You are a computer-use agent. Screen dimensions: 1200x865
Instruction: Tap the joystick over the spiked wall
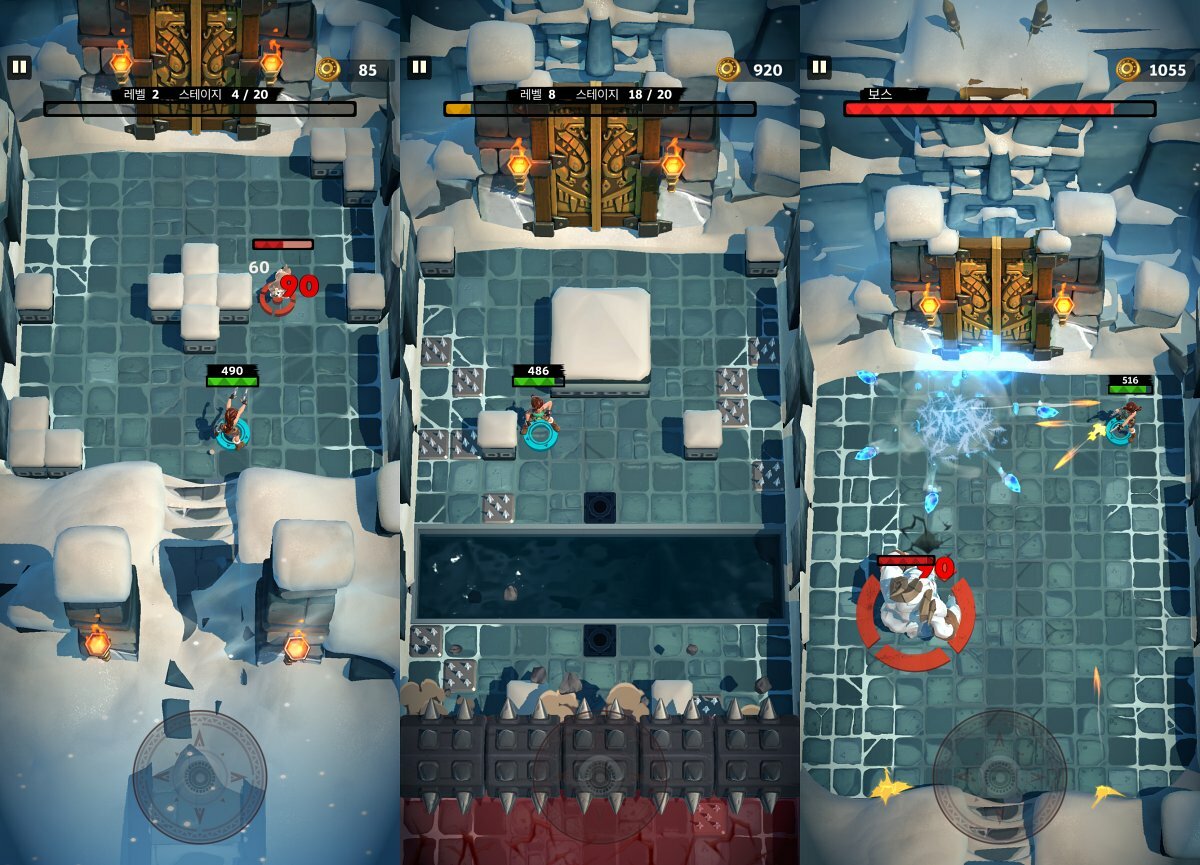[x=599, y=777]
